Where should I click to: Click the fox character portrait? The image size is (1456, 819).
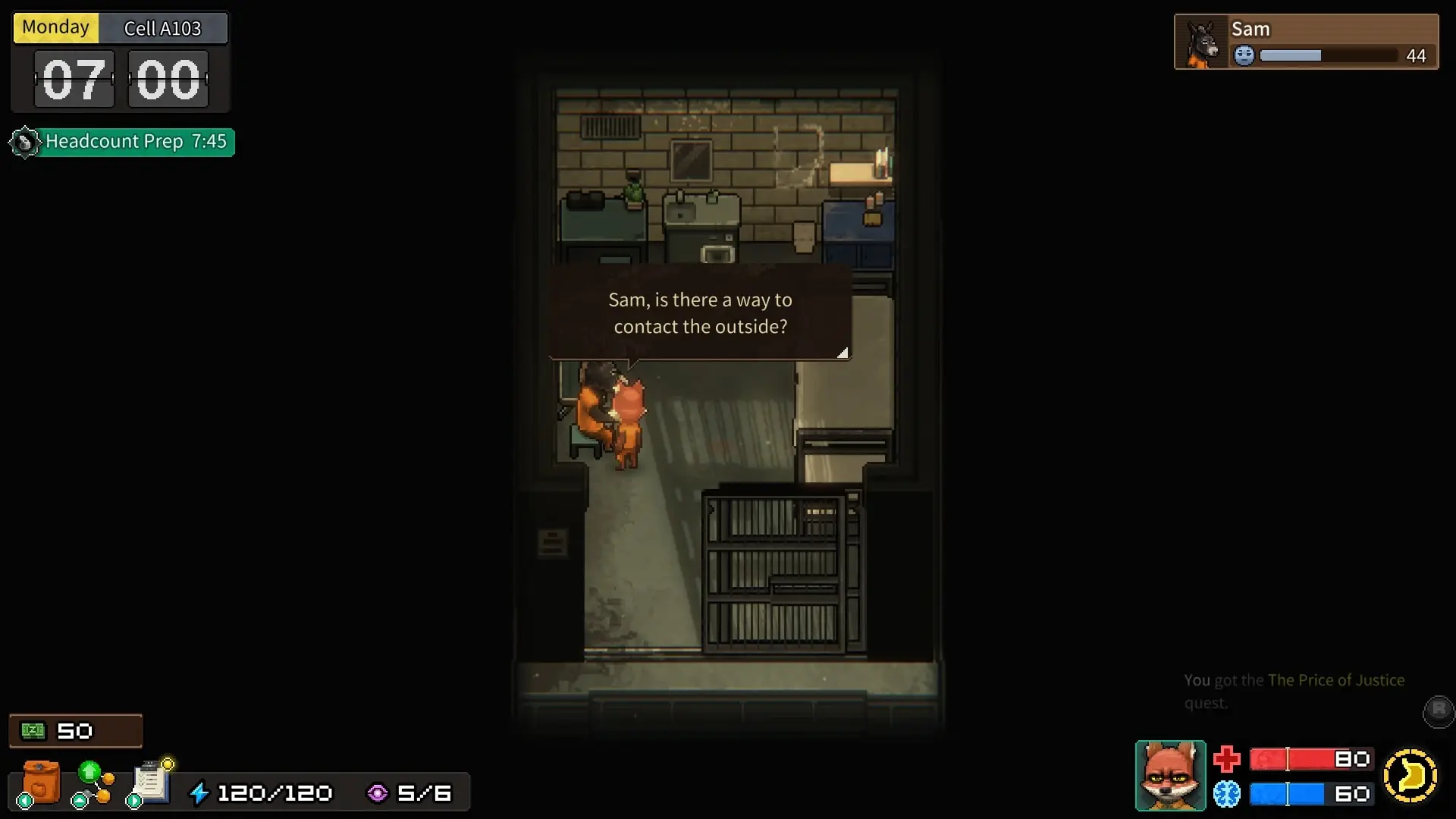(1170, 775)
